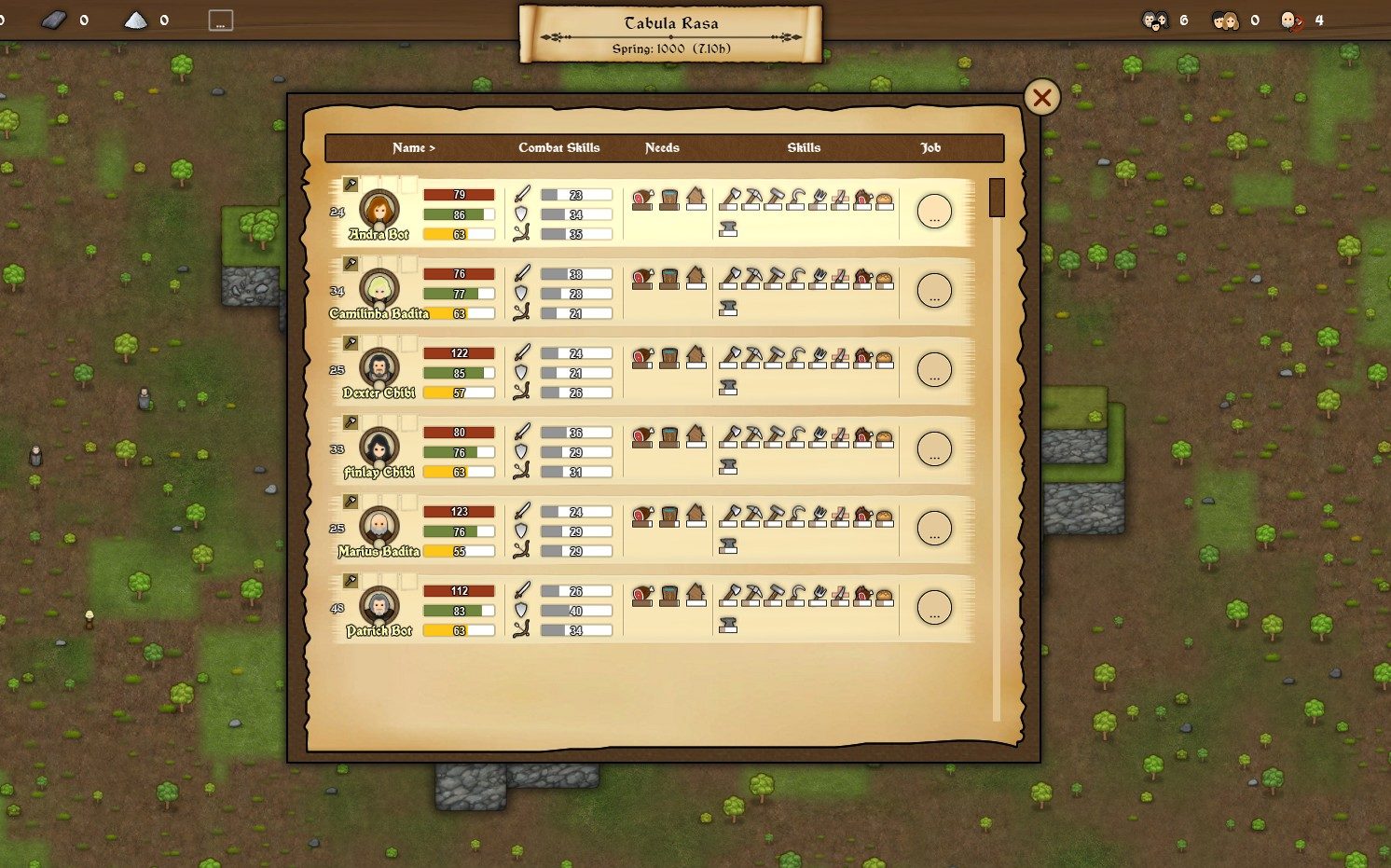Open Andra Bot's job selector

(934, 212)
